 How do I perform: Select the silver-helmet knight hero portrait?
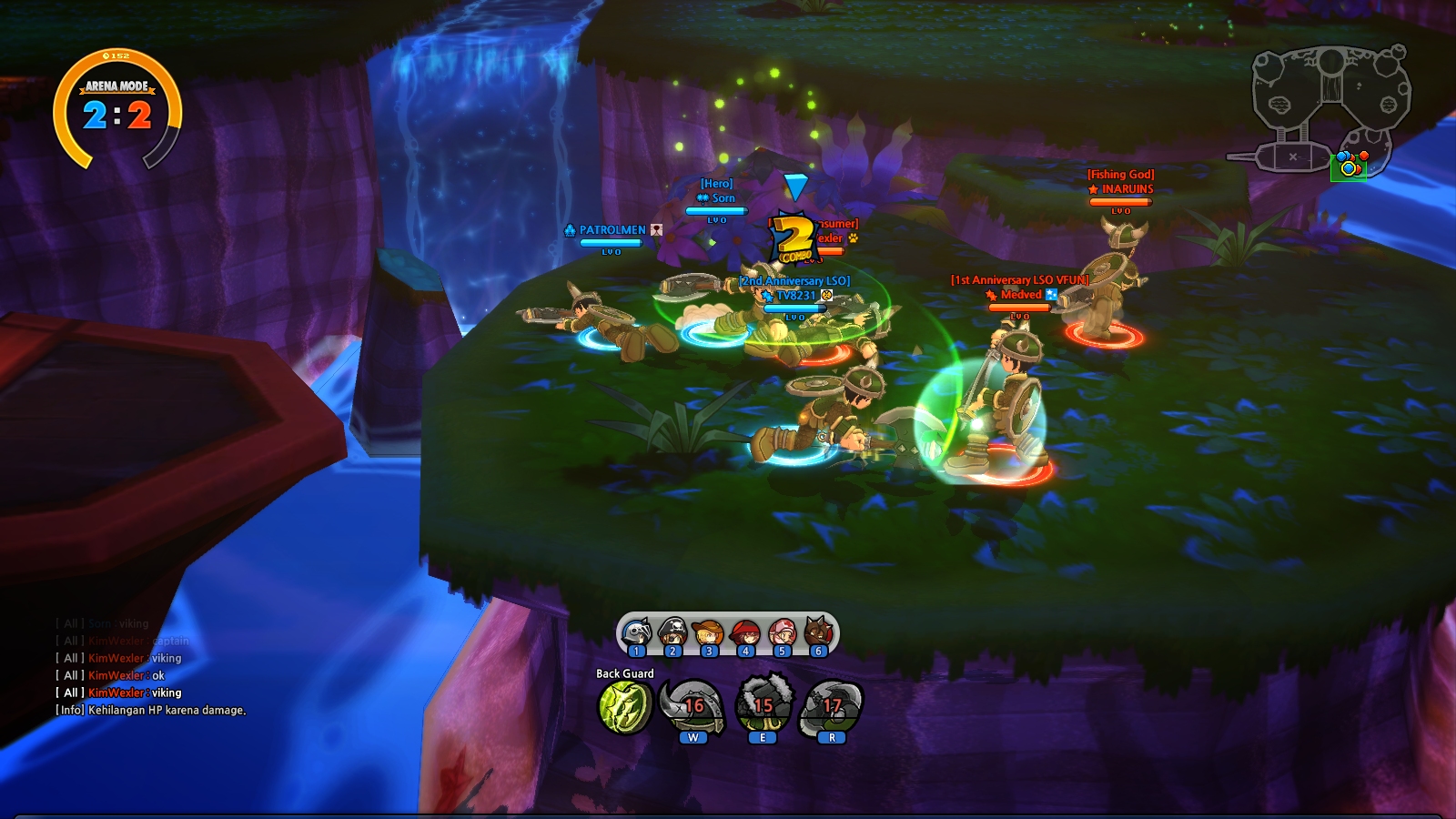(x=637, y=632)
